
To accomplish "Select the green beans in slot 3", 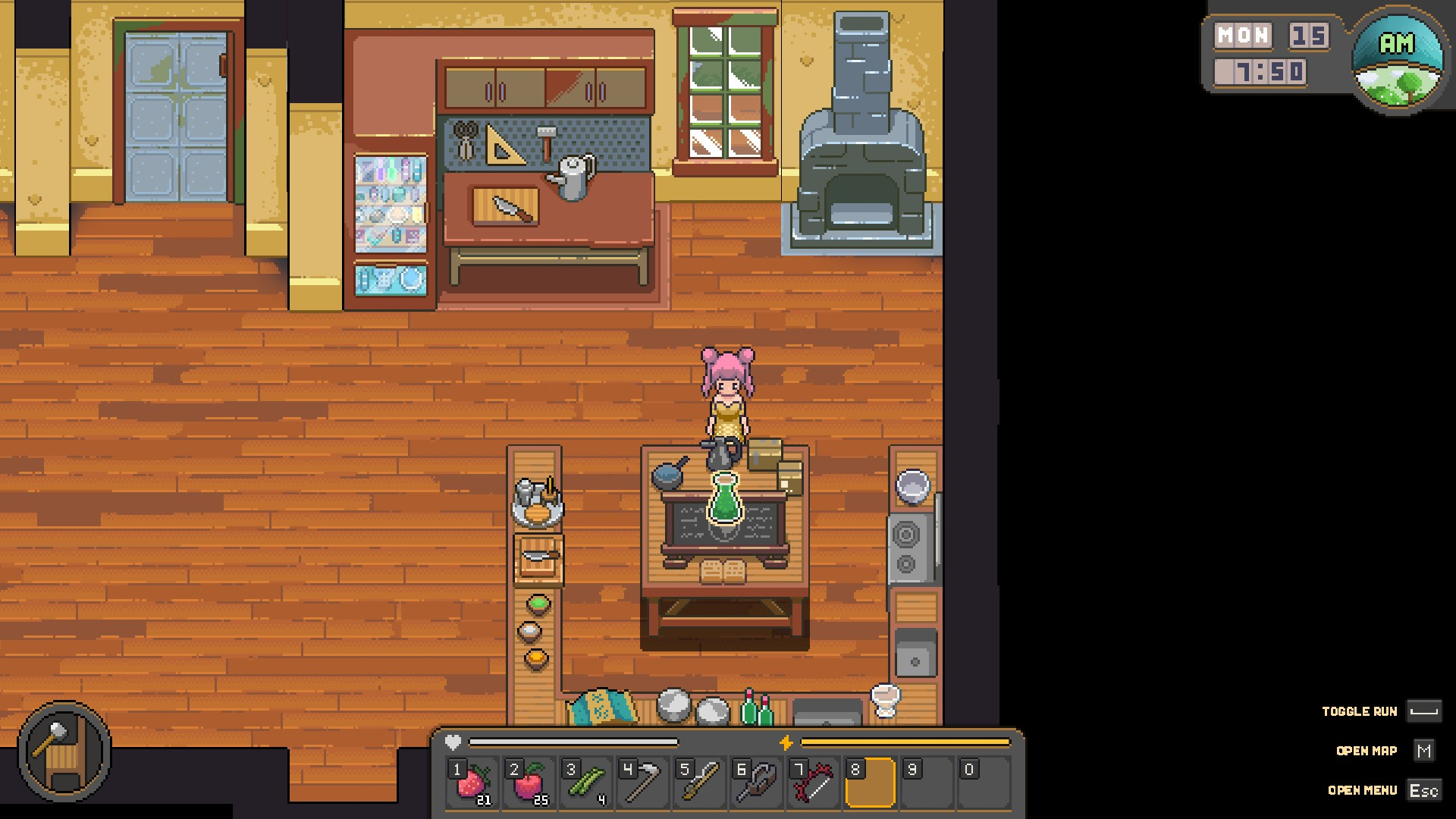I will pos(586,783).
